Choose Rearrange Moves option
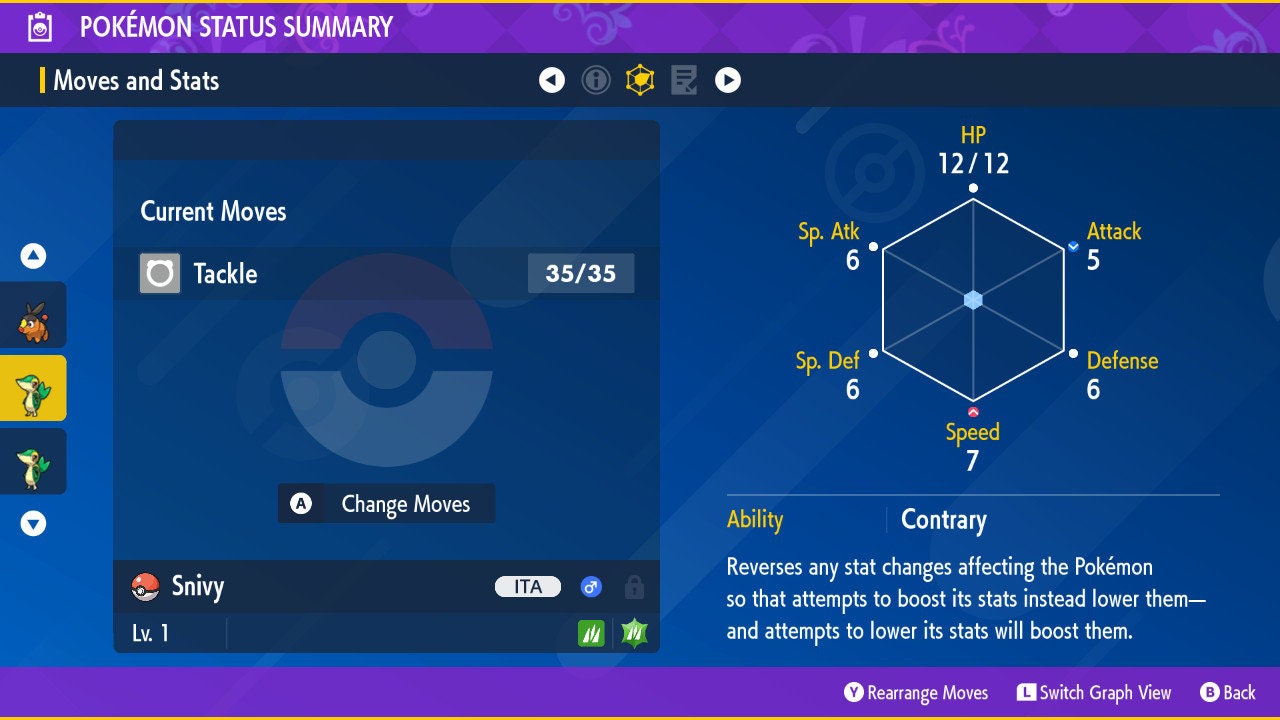The width and height of the screenshot is (1280, 720). 916,693
